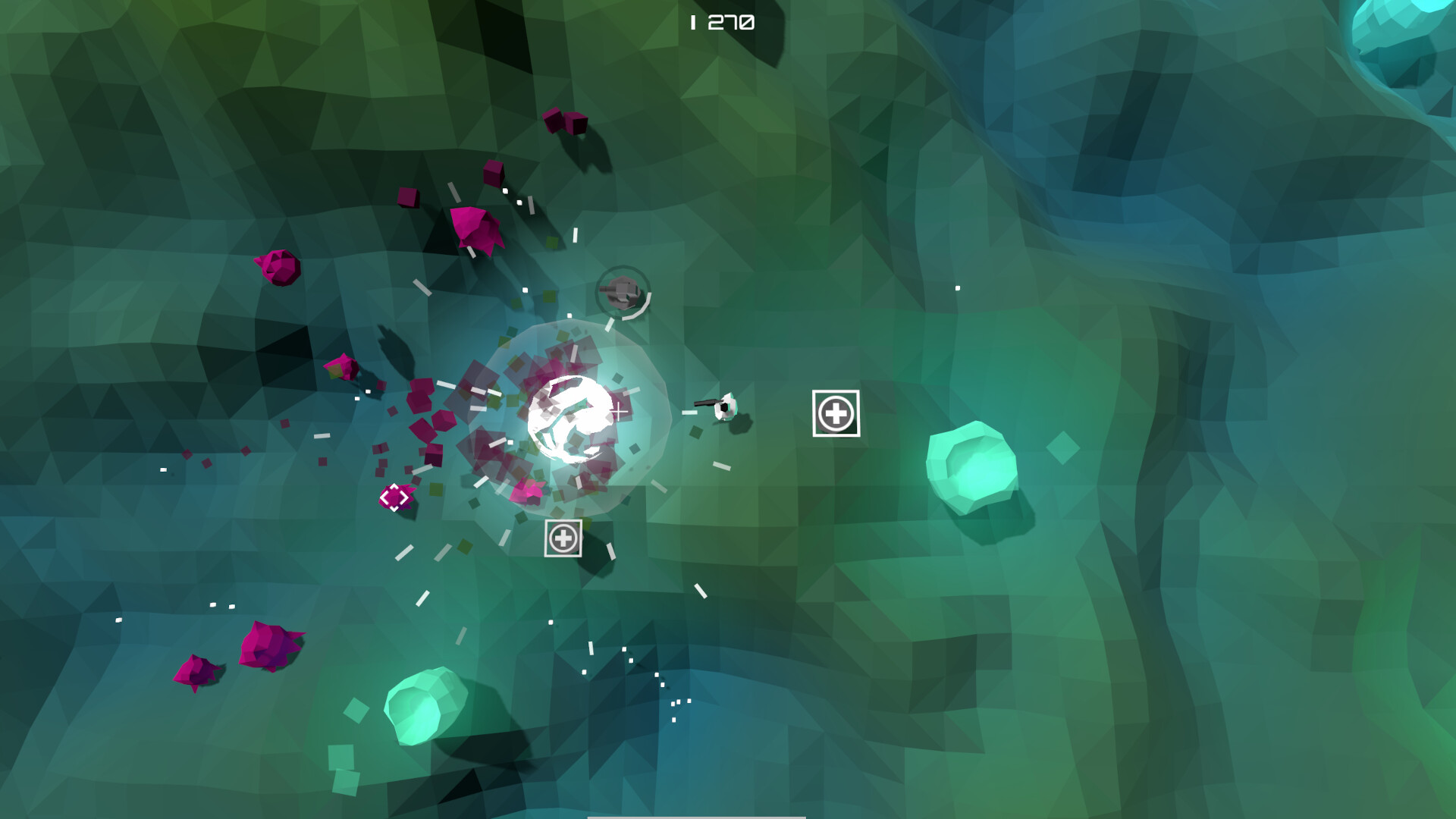This screenshot has height=819, width=1456.
Task: Collect the health pickup near the explosion
Action: (562, 538)
